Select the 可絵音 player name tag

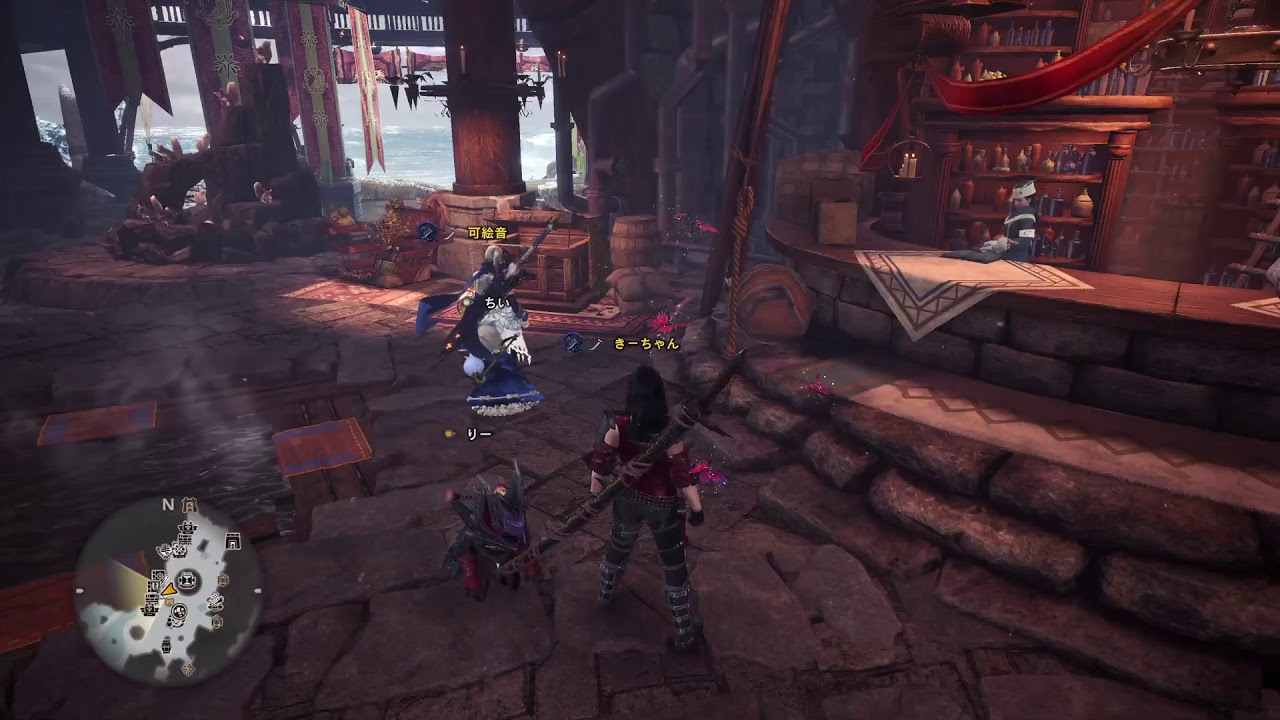(487, 232)
